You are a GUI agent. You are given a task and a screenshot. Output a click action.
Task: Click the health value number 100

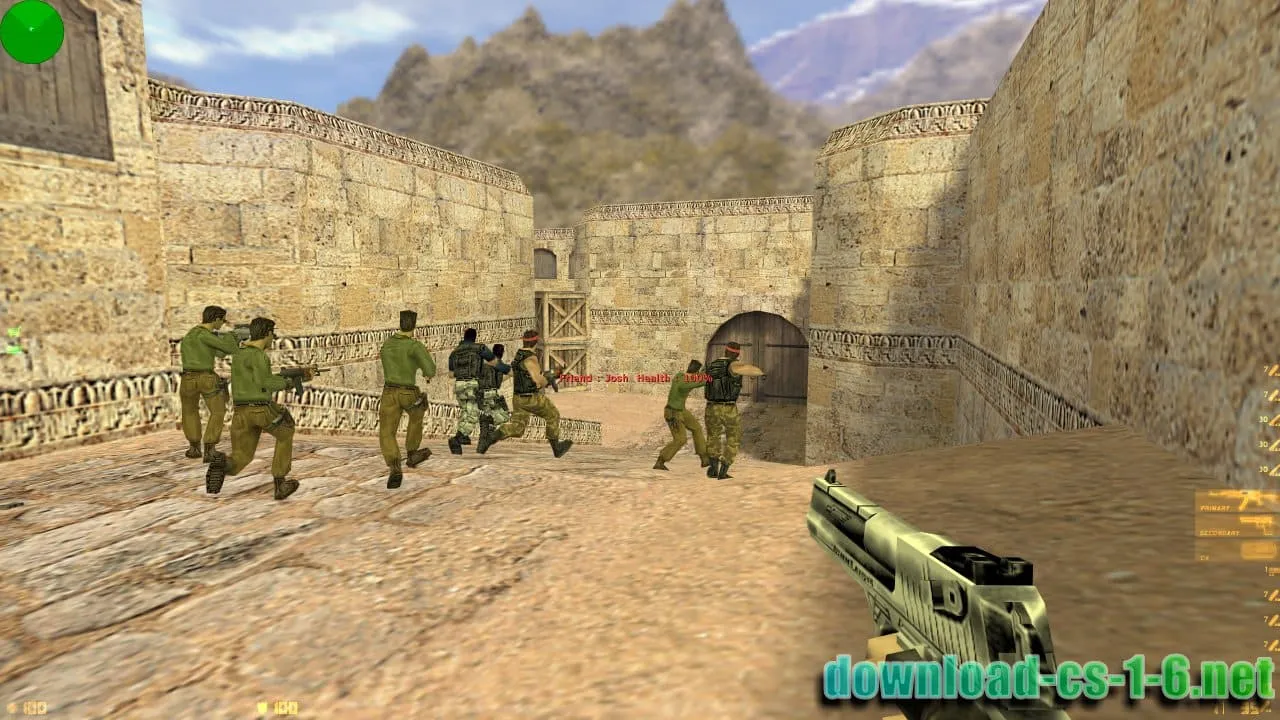coord(37,705)
